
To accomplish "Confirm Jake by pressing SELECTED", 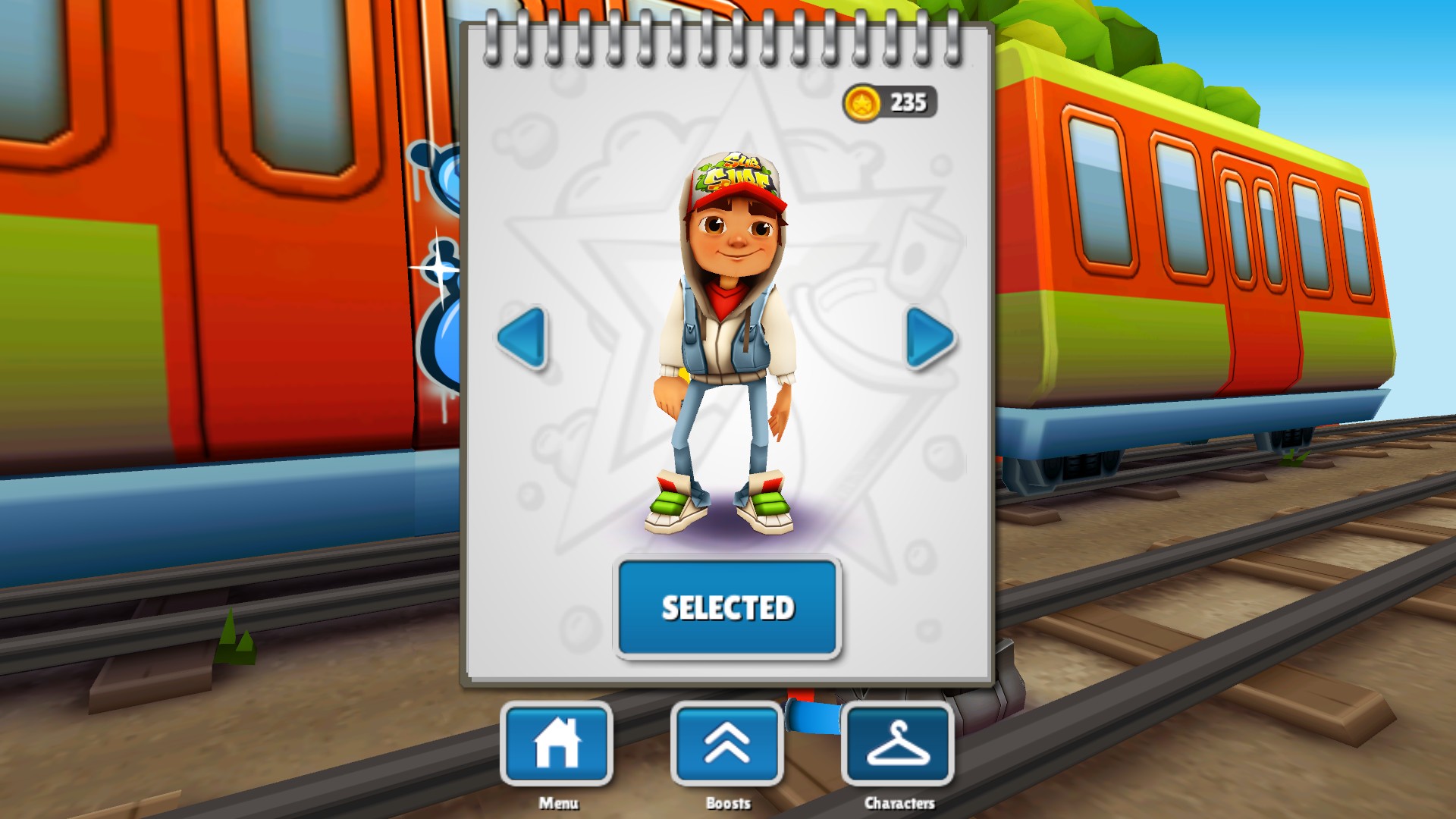I will tap(727, 607).
